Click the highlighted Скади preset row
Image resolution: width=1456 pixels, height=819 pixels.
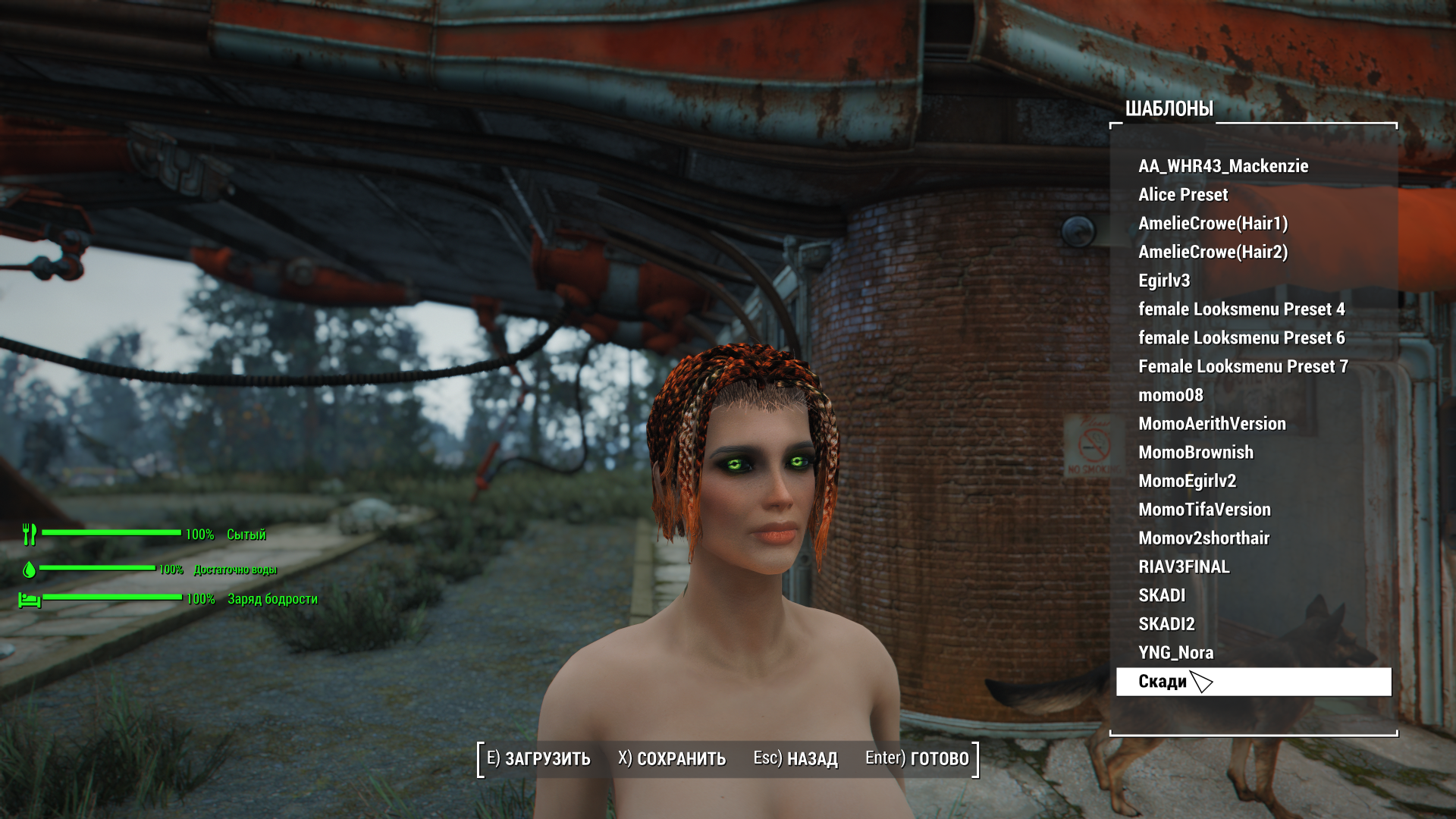tap(1253, 682)
